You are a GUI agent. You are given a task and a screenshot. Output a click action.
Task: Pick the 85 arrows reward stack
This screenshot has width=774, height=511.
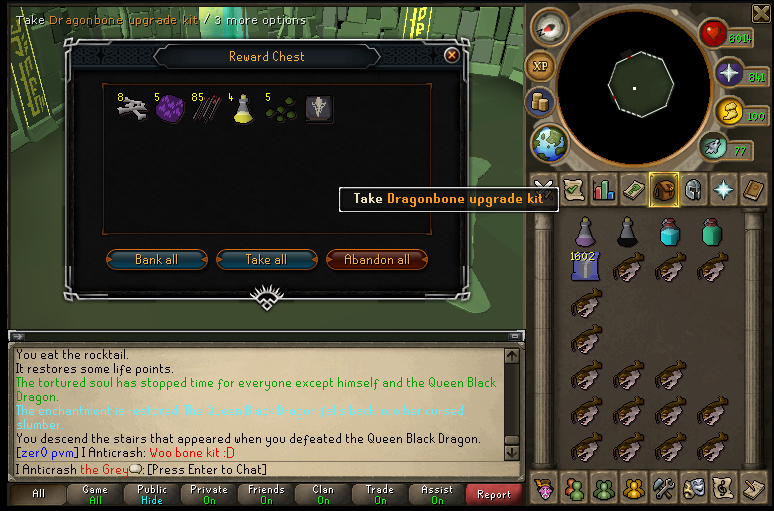[205, 108]
